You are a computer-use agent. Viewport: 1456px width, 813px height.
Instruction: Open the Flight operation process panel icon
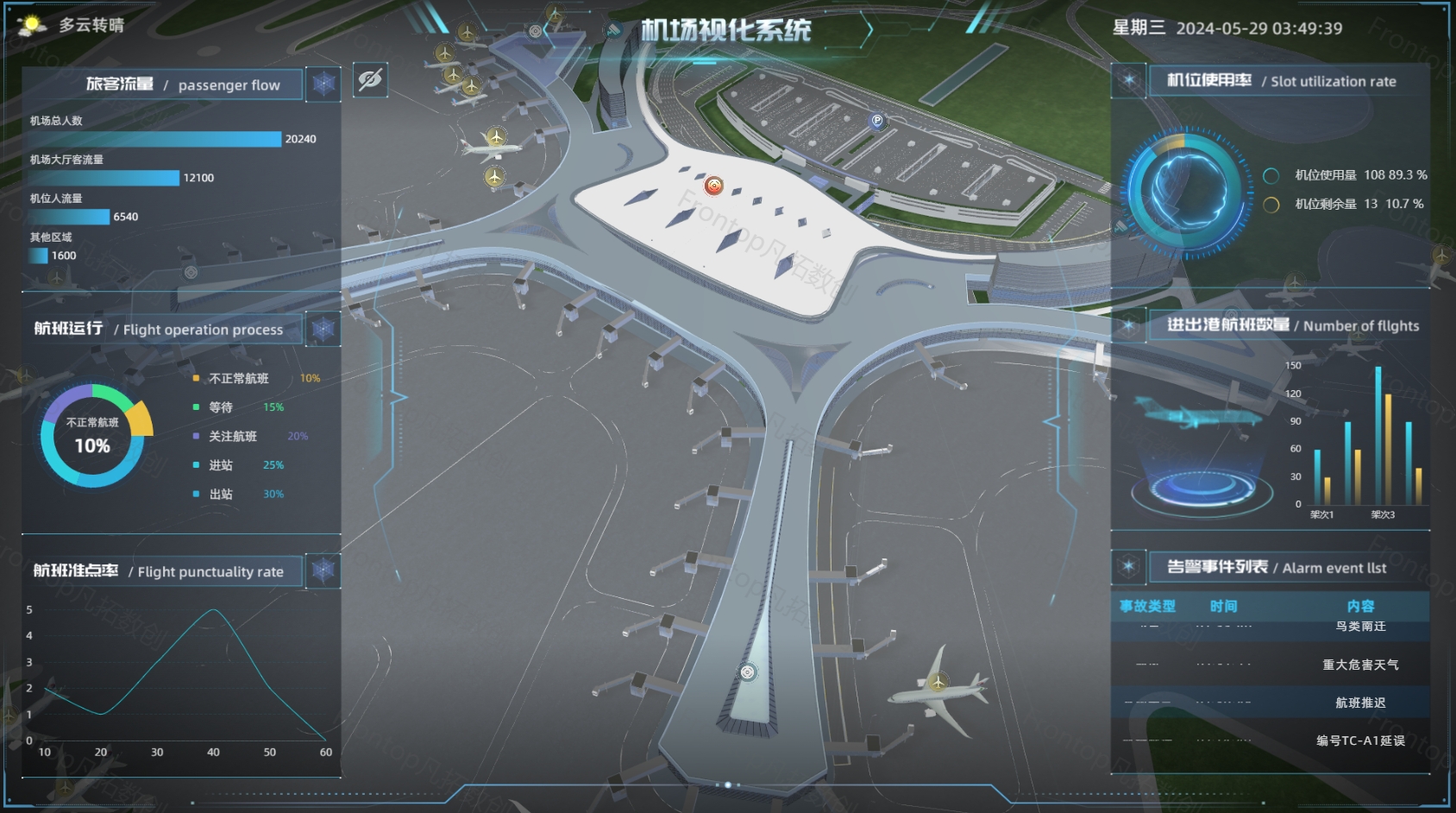(323, 329)
